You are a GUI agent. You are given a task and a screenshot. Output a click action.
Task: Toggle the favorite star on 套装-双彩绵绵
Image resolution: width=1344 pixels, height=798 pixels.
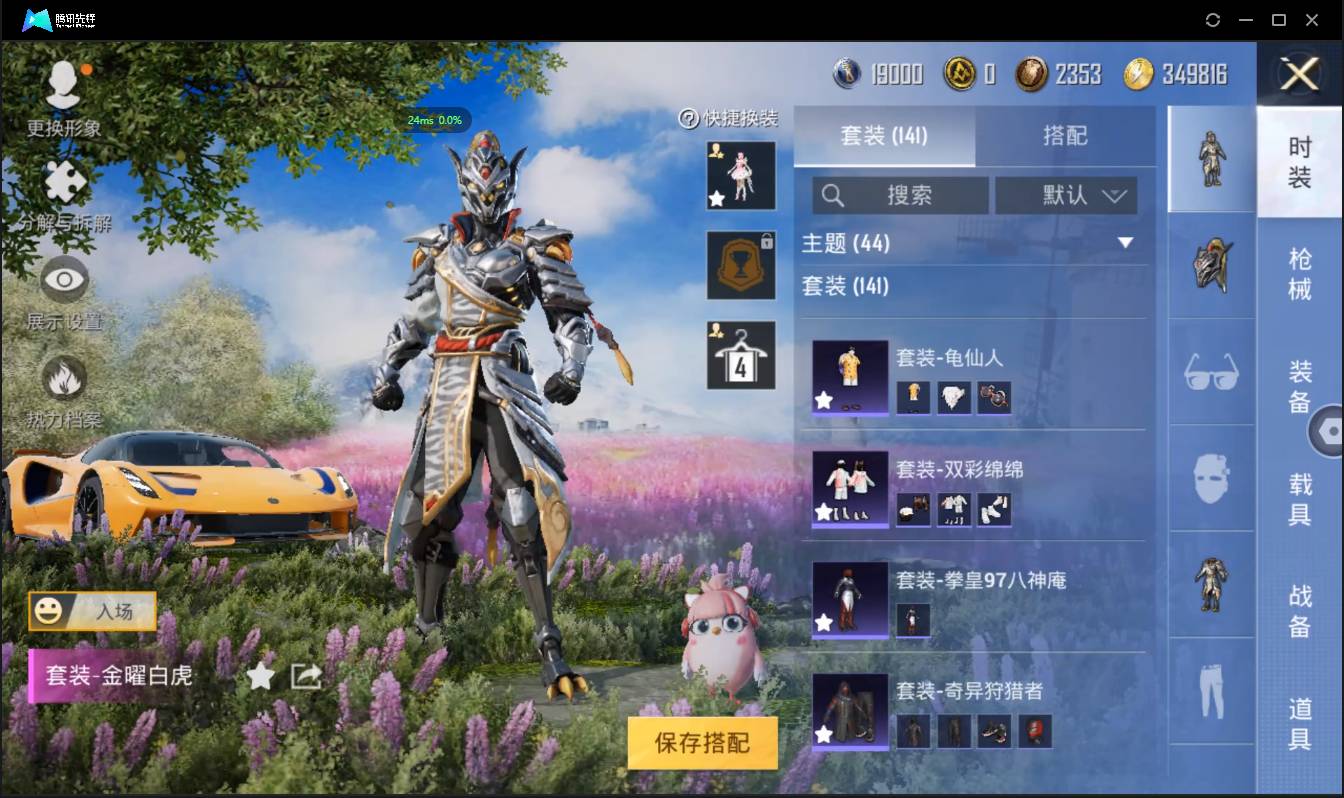(824, 513)
